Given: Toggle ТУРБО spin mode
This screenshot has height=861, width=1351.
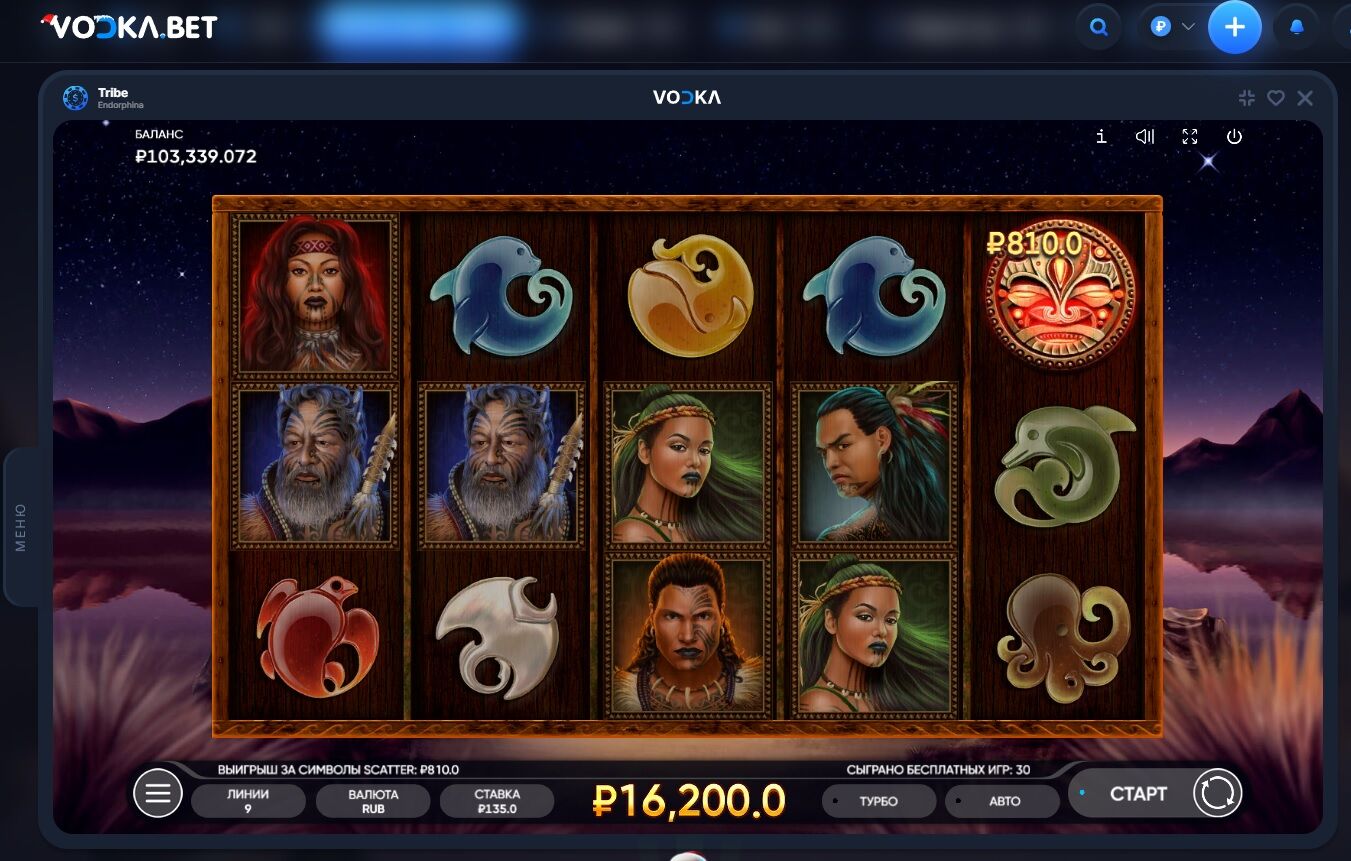Looking at the screenshot, I should pos(878,801).
